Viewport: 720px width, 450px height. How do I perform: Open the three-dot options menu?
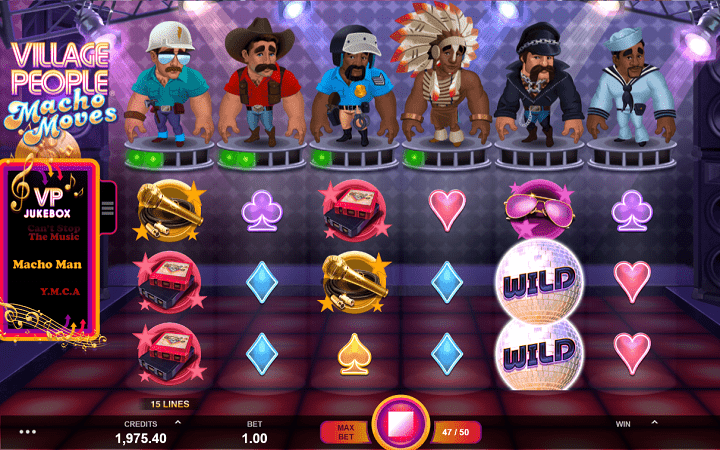pyautogui.click(x=28, y=432)
